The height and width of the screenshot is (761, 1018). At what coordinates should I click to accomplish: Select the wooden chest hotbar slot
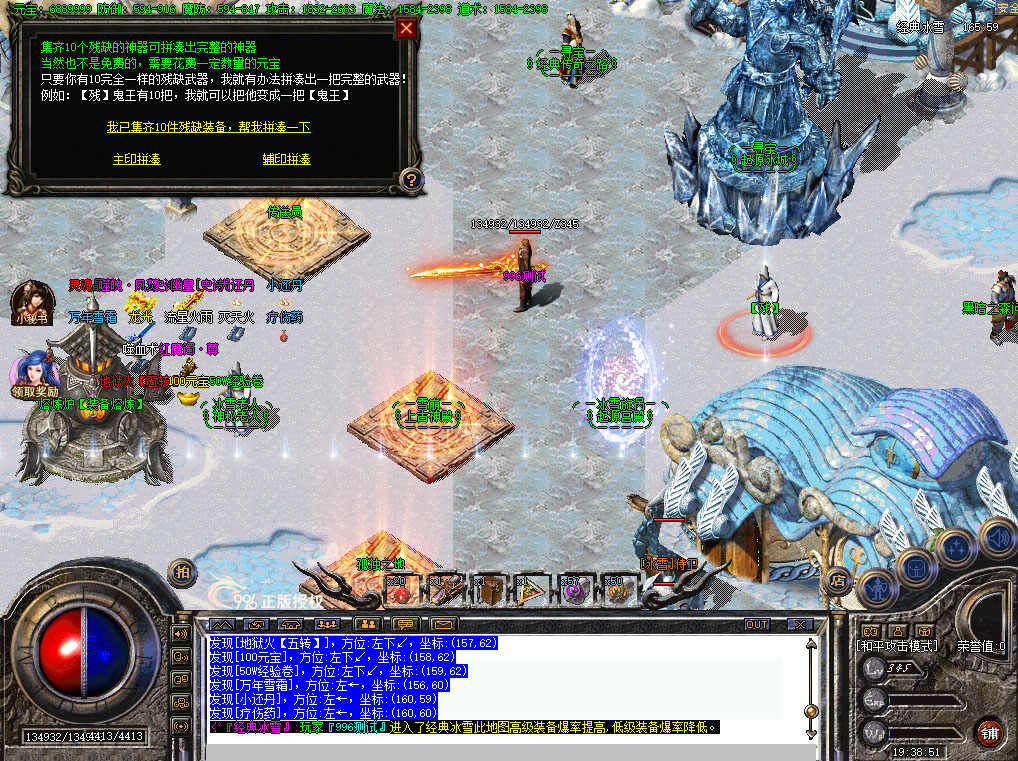tap(490, 591)
